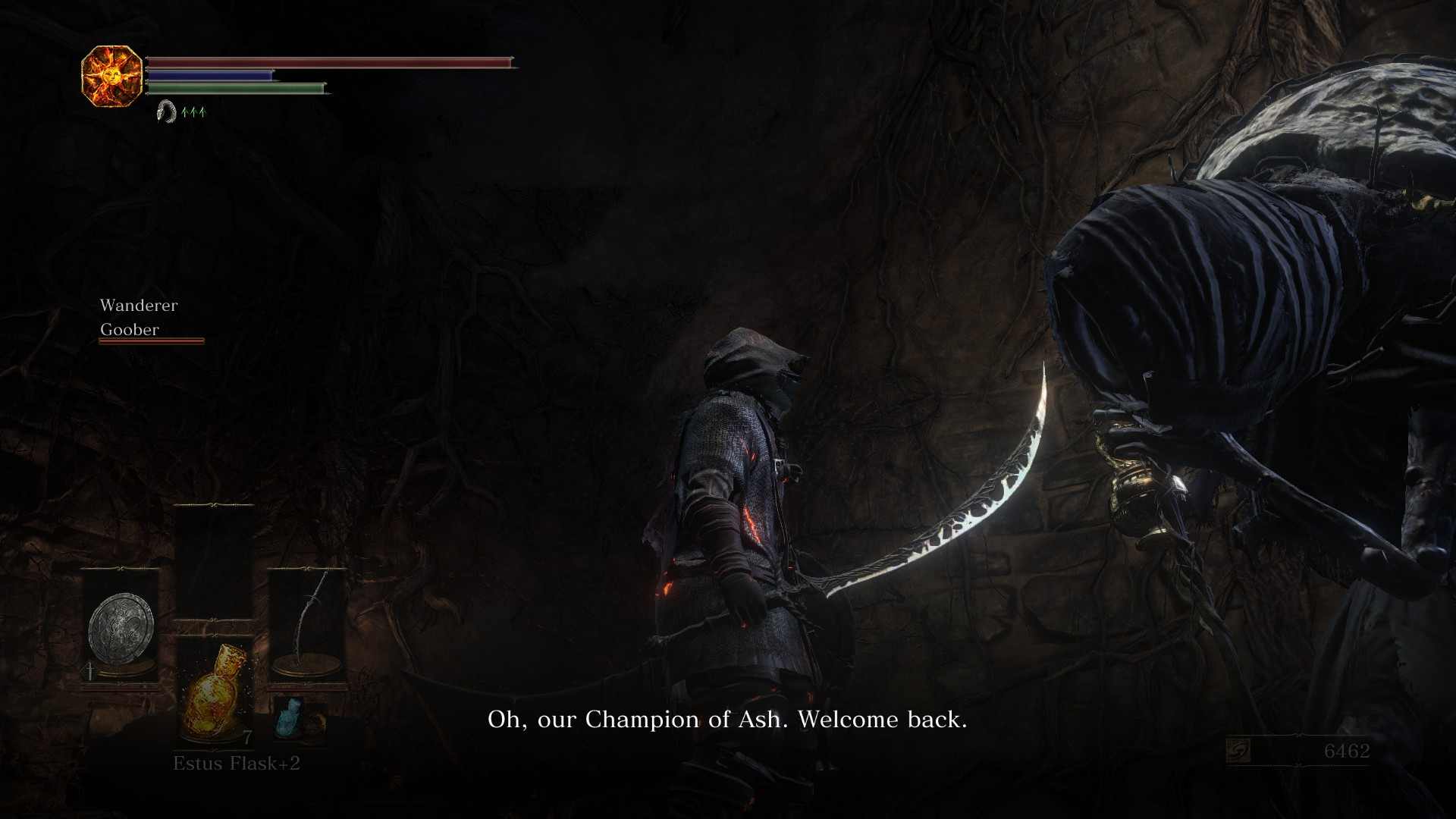The height and width of the screenshot is (819, 1456).
Task: Select the silver serpent buff icon
Action: pos(165,112)
